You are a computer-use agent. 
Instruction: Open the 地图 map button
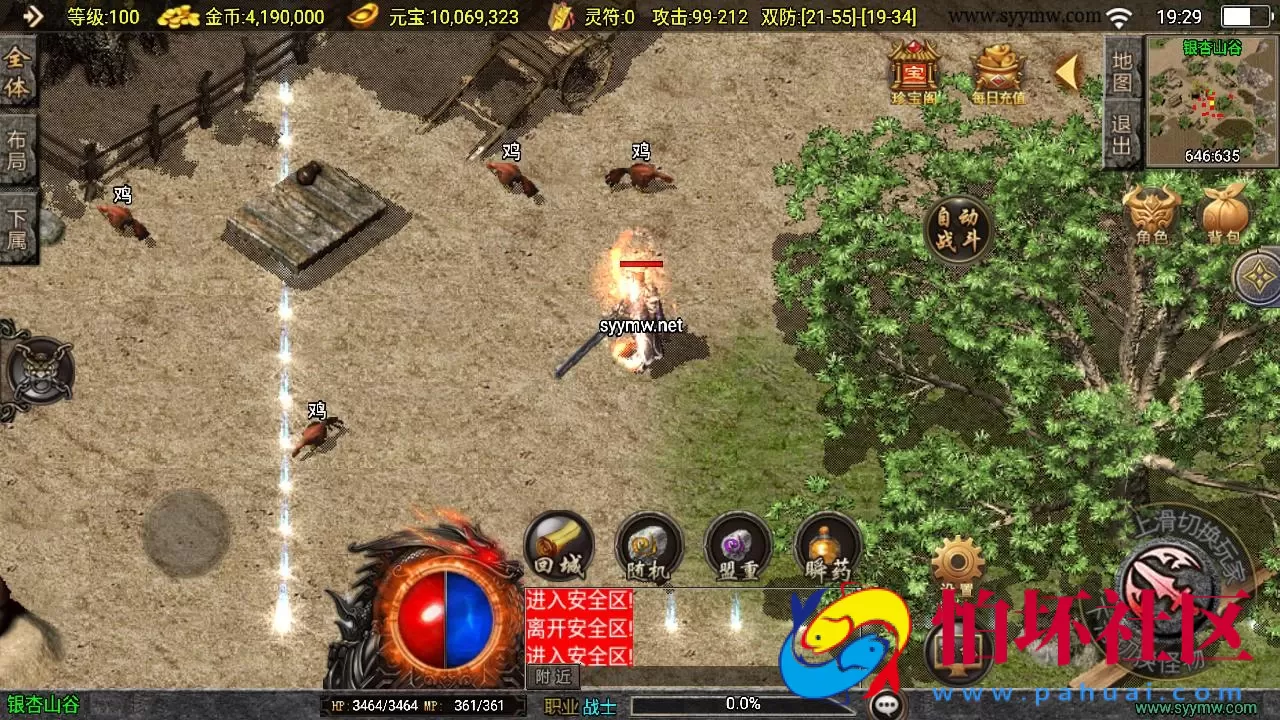click(1122, 70)
